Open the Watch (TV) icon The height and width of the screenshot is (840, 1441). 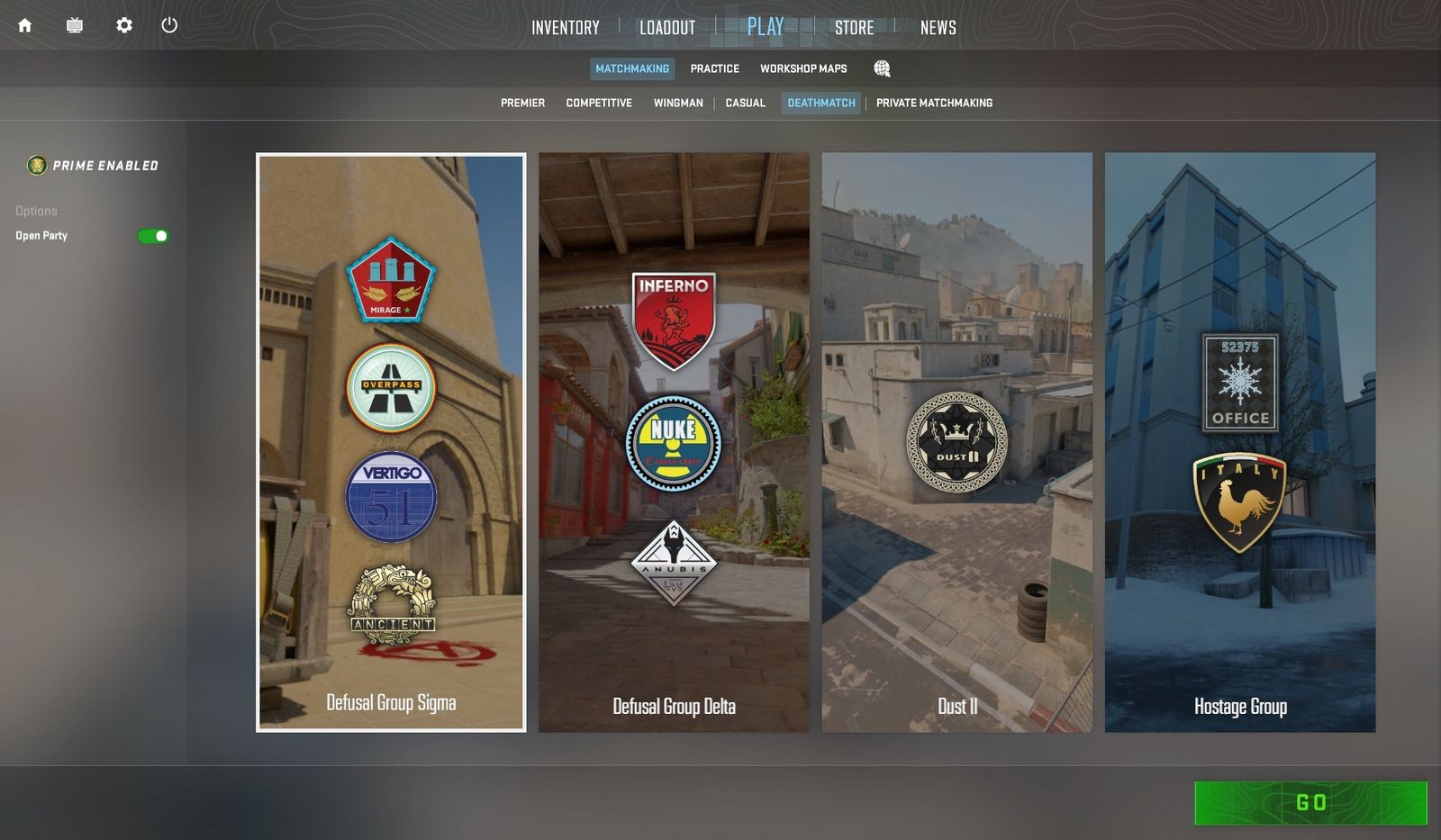(x=74, y=26)
